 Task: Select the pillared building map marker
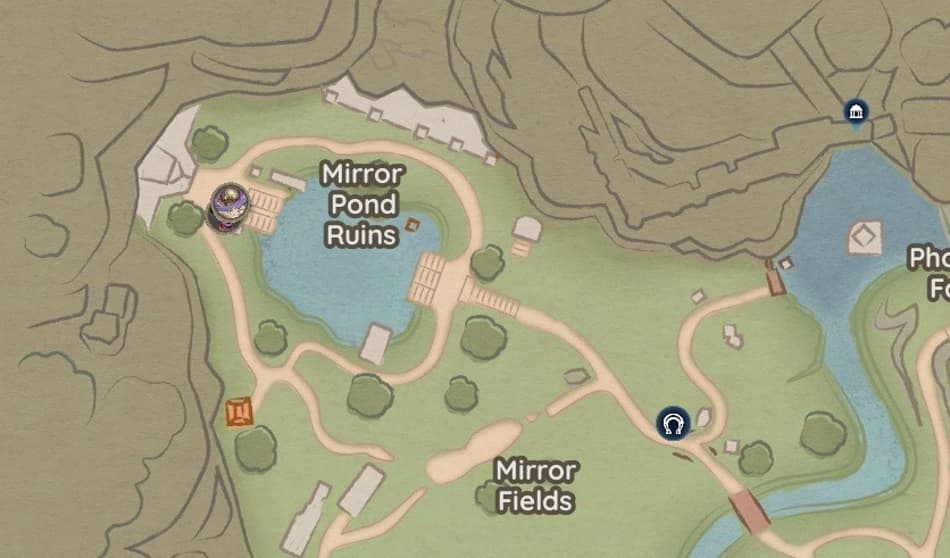coord(855,113)
